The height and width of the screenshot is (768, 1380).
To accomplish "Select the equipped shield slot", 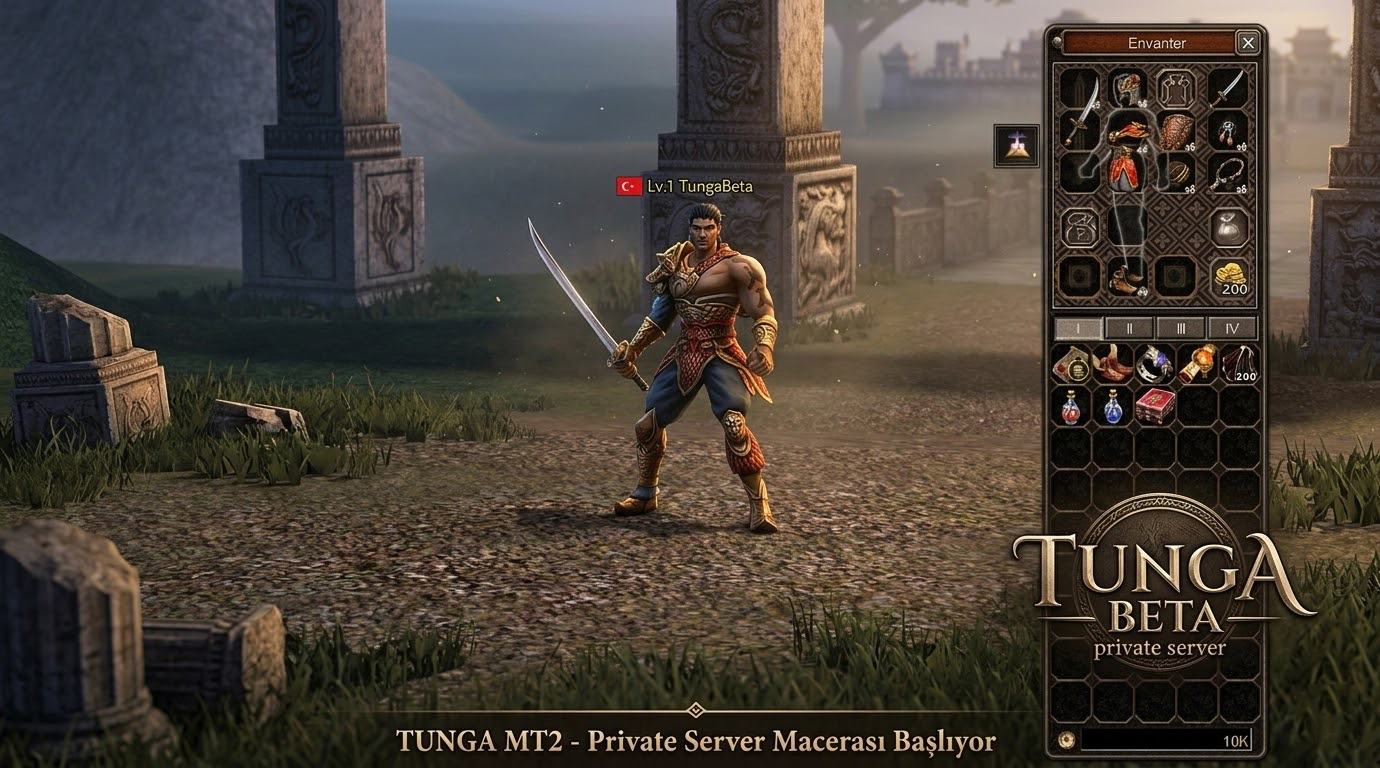I will click(1177, 131).
